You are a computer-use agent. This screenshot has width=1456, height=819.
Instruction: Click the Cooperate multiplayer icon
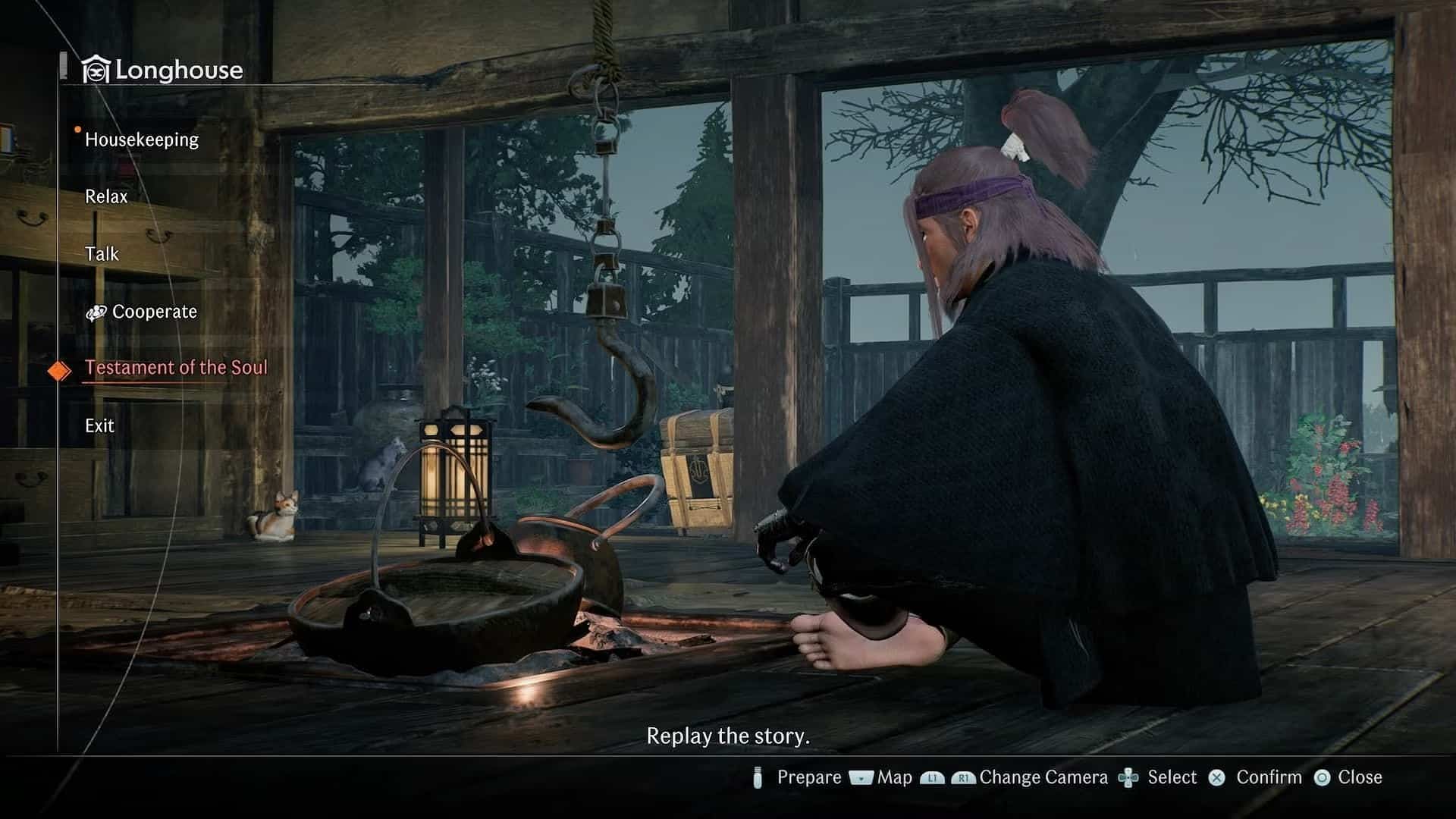(x=97, y=312)
